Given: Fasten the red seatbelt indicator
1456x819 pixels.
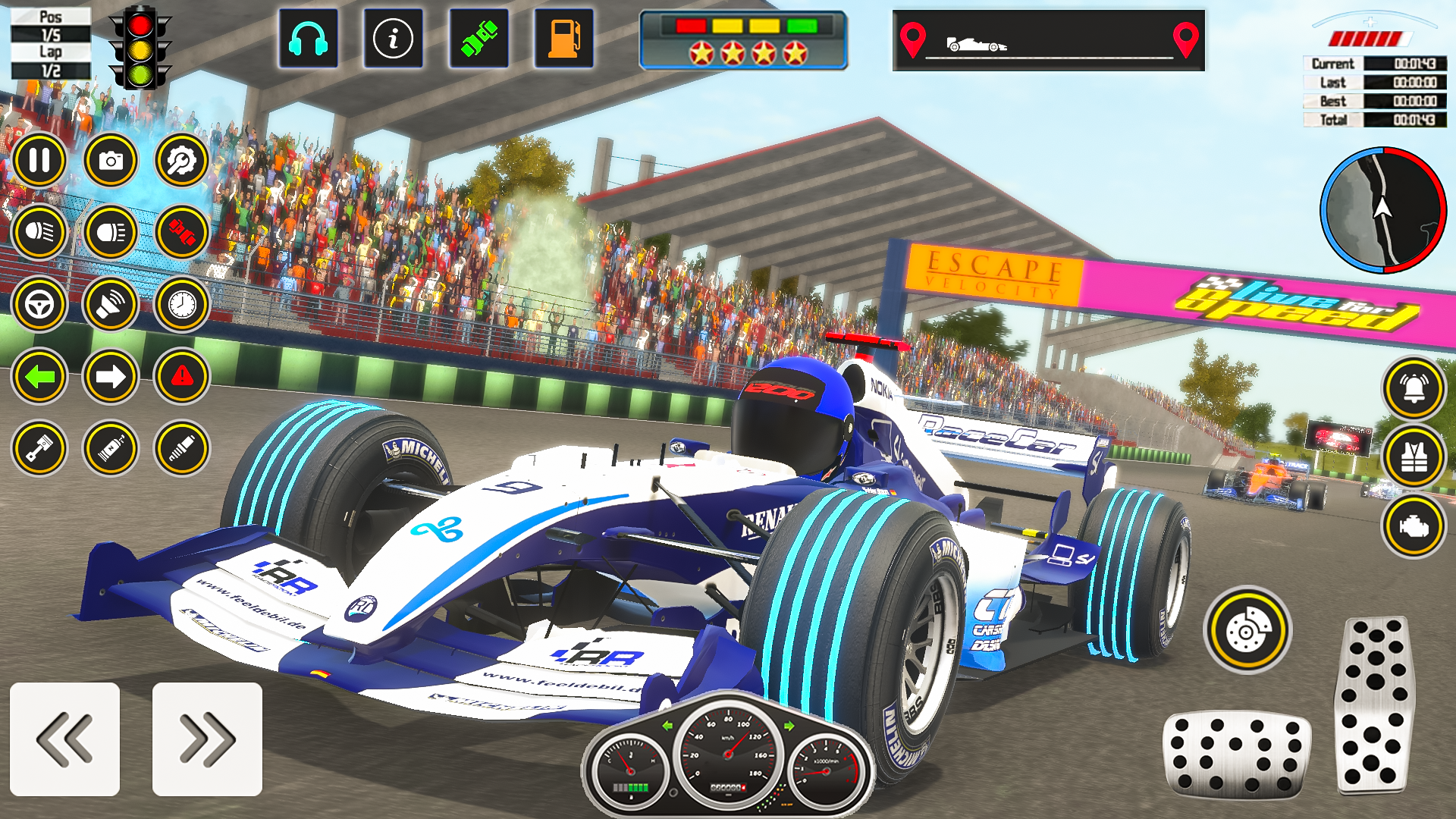Looking at the screenshot, I should (182, 233).
